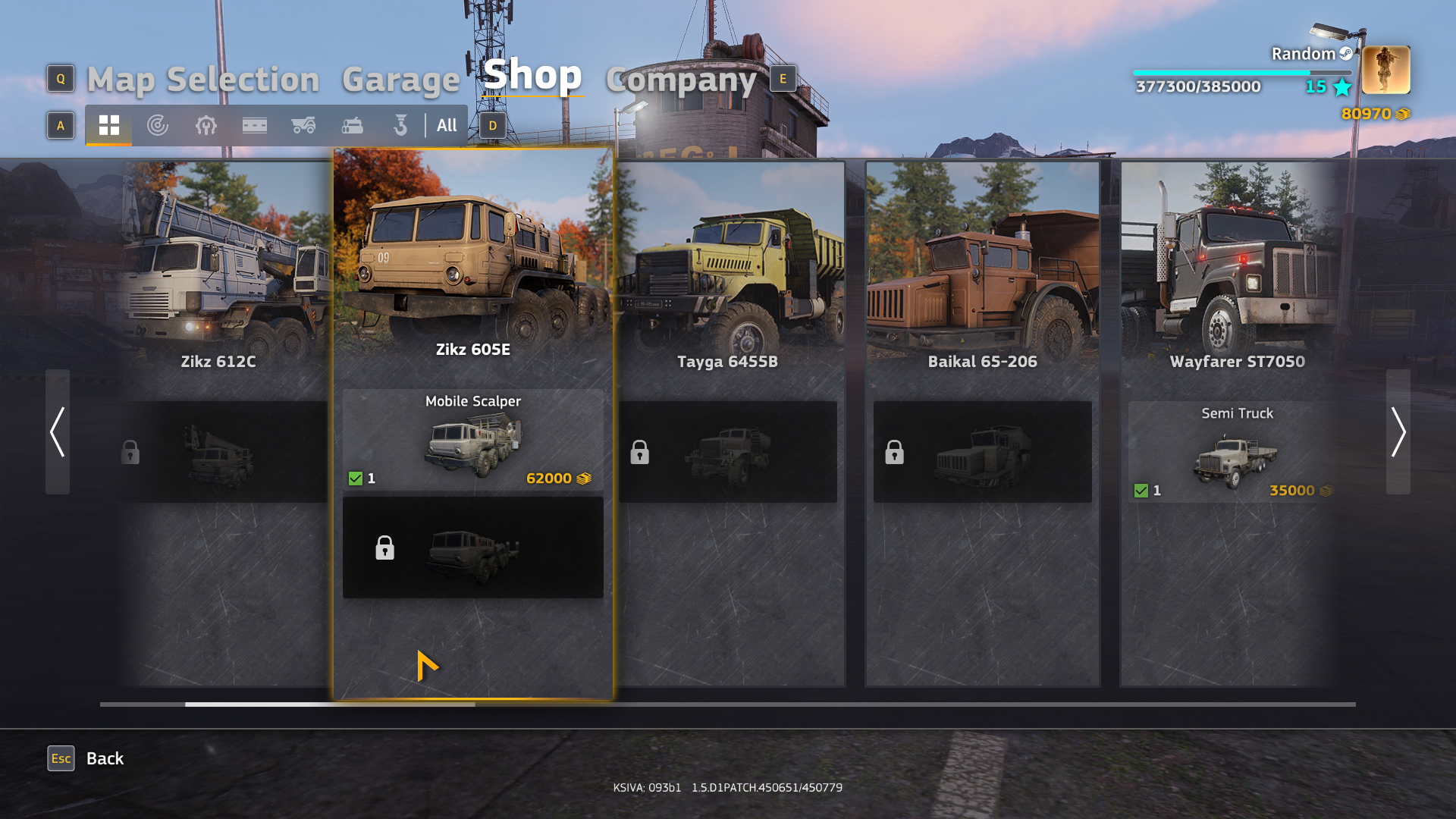Open the tires filter icon
The width and height of the screenshot is (1456, 819).
click(157, 126)
